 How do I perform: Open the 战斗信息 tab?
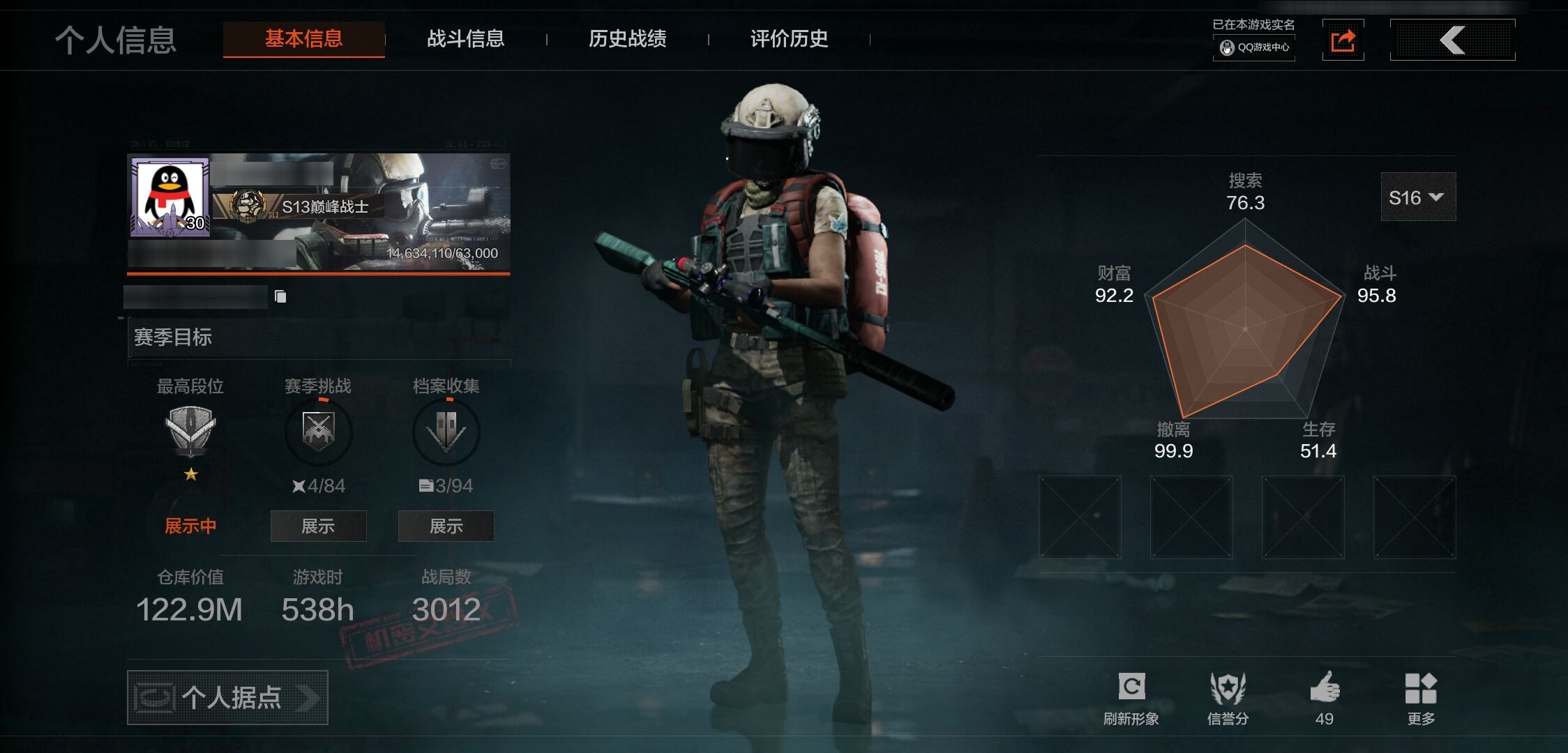(x=465, y=39)
